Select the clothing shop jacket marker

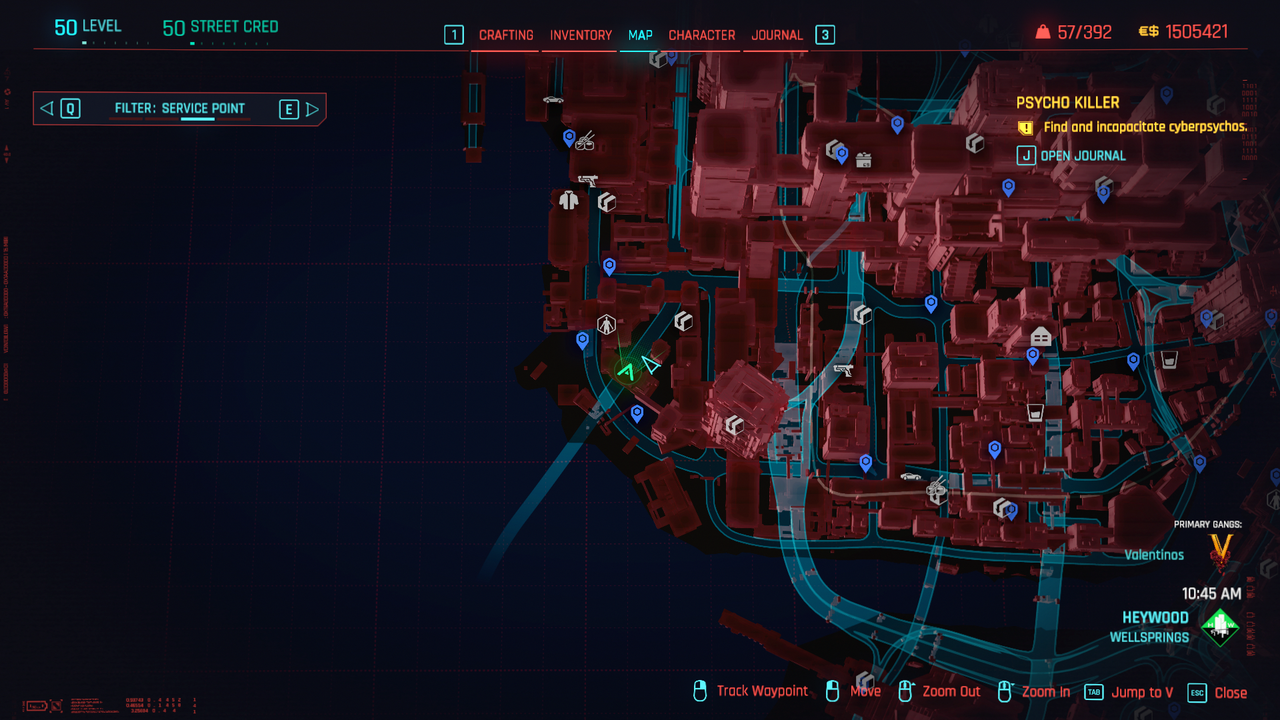(x=569, y=200)
